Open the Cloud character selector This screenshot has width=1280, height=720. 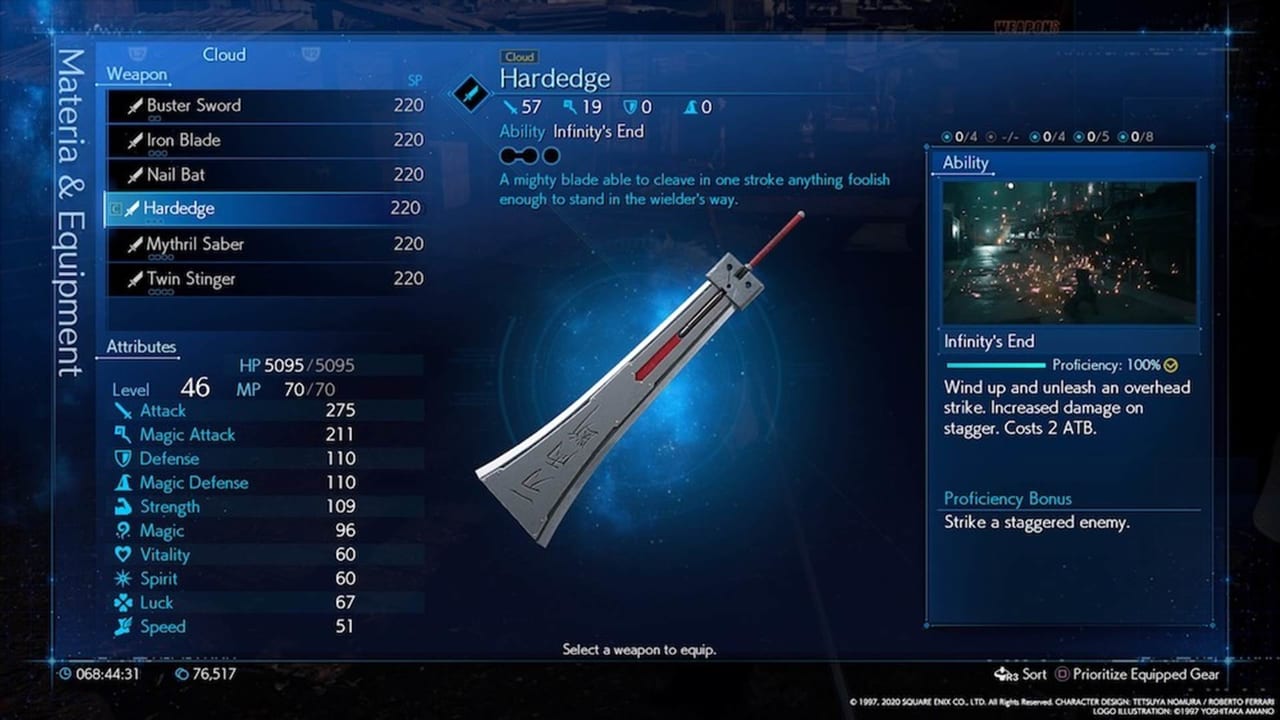click(x=224, y=55)
